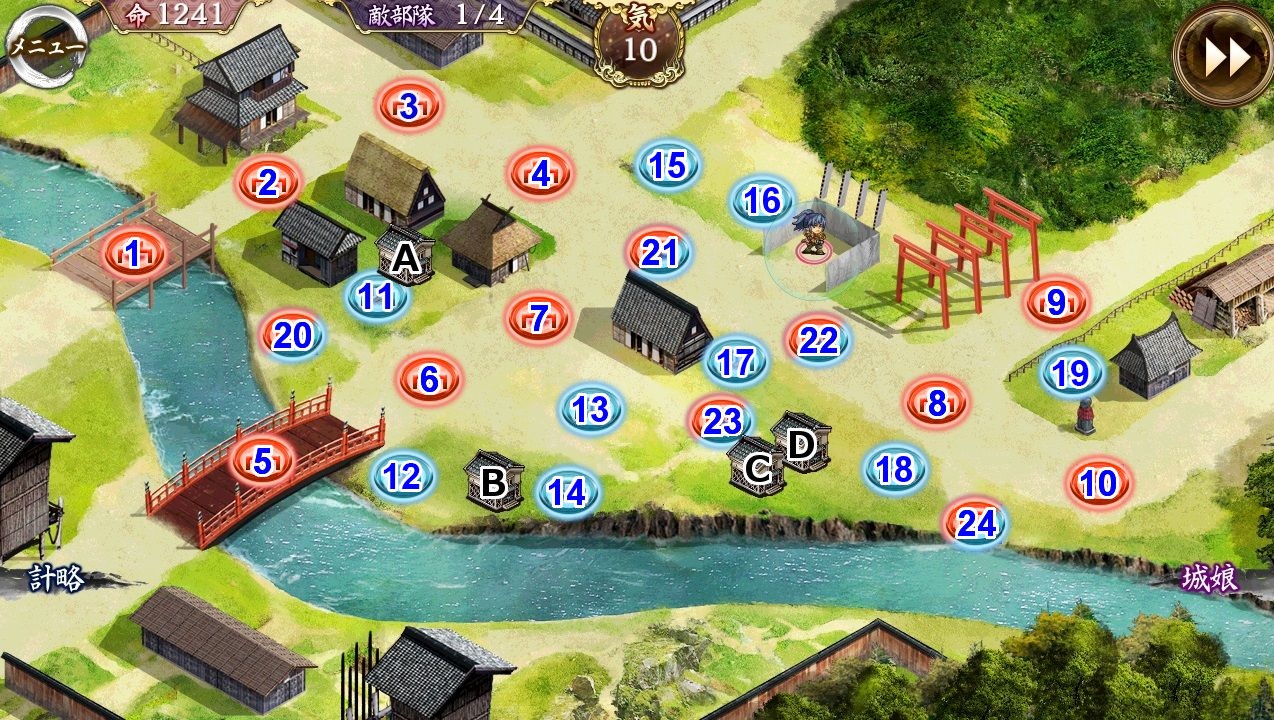Select red placement tile 1 on the bridge
Image resolution: width=1274 pixels, height=720 pixels.
(x=134, y=254)
